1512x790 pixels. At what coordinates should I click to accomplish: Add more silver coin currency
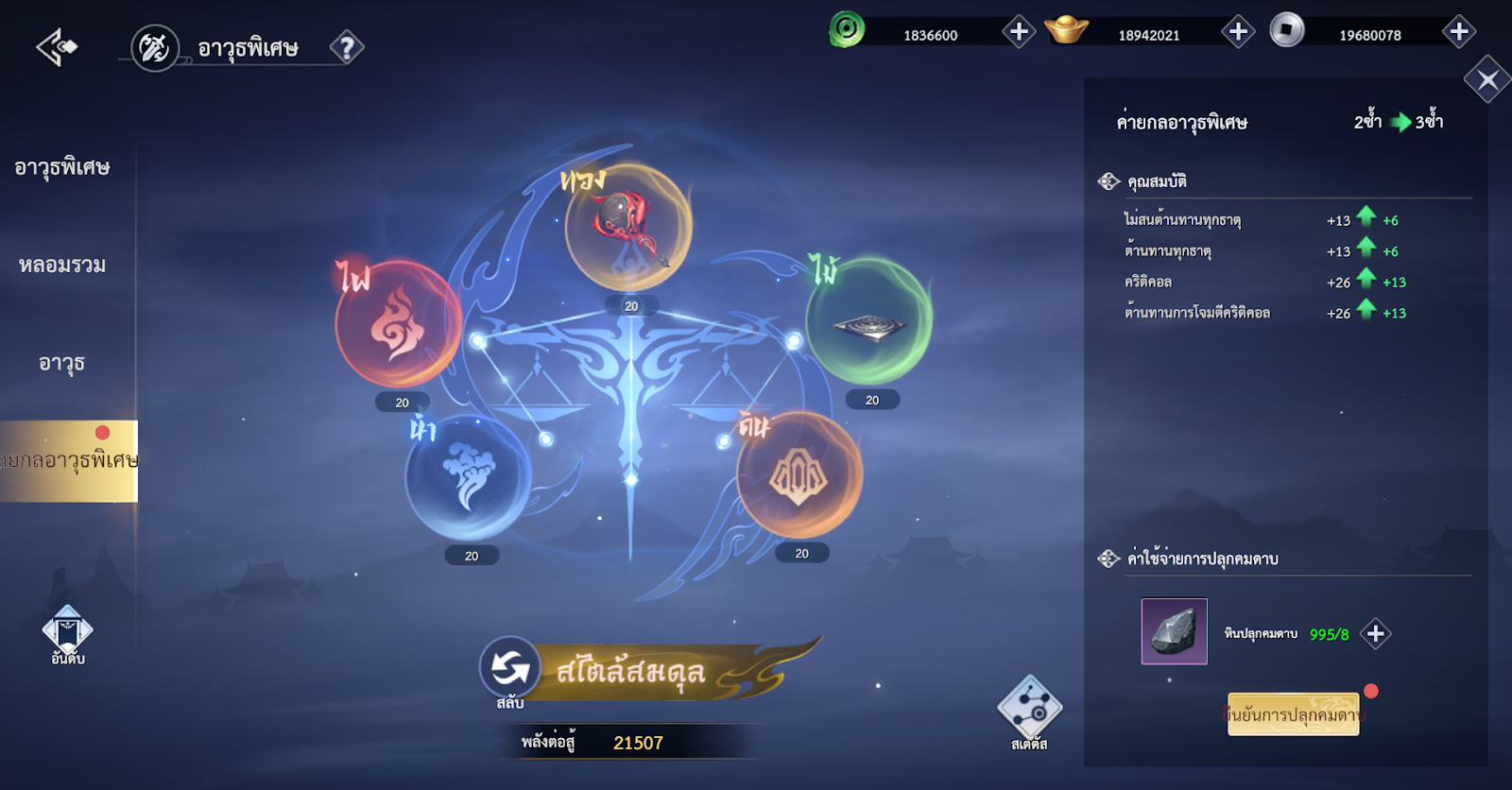coord(1459,32)
